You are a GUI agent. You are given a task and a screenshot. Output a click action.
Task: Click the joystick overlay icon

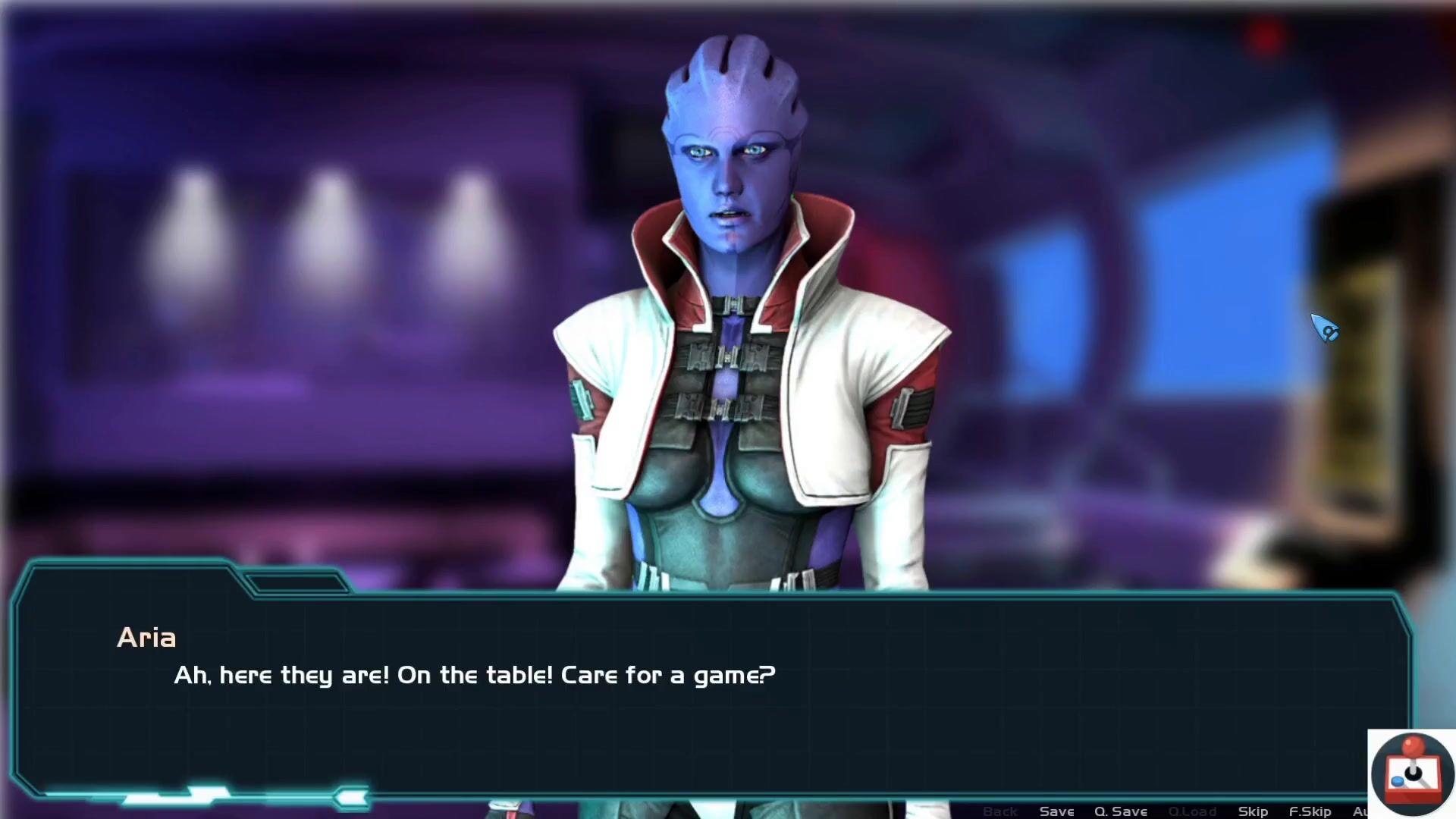pos(1412,773)
